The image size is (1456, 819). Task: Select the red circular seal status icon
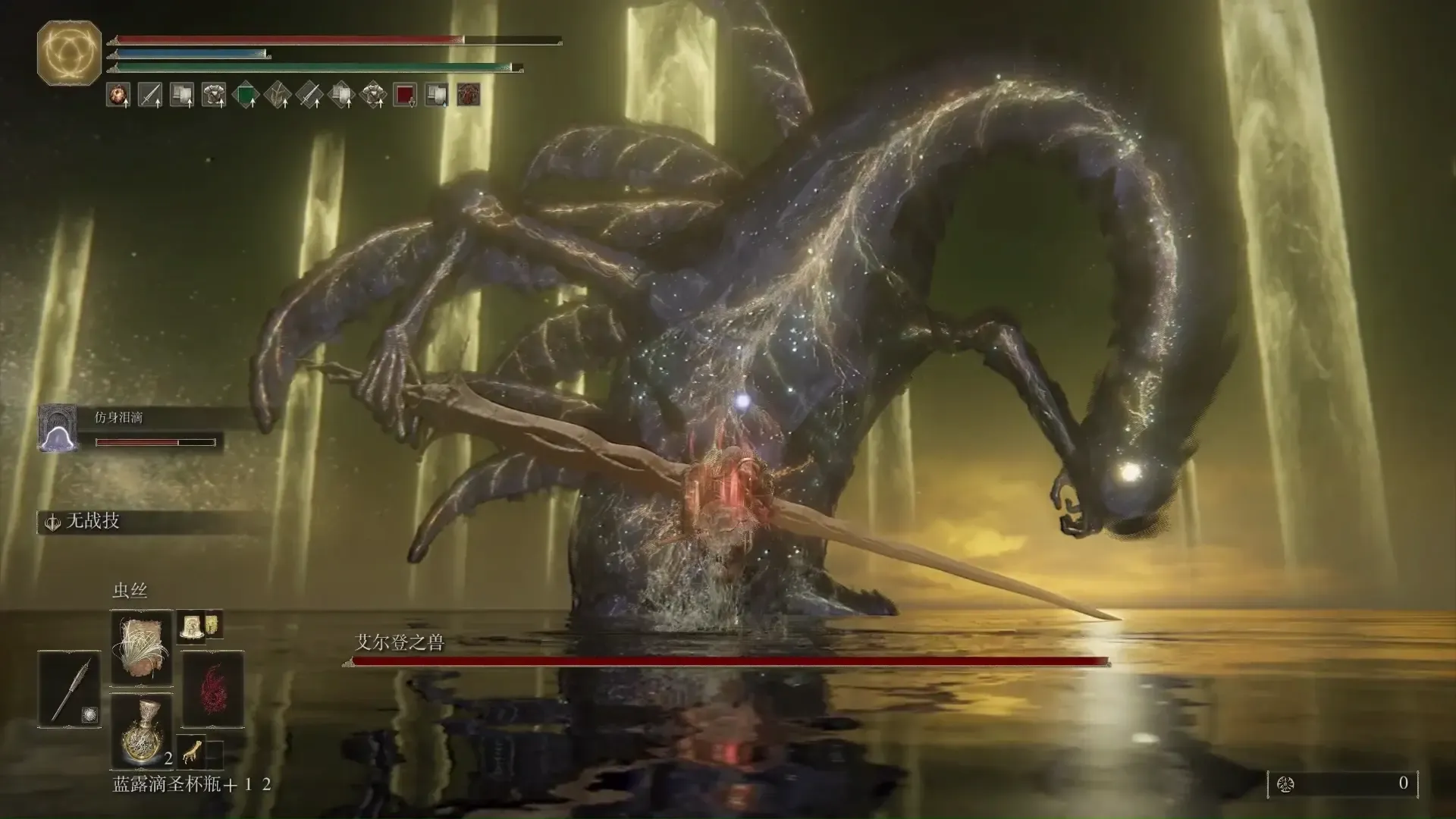click(x=468, y=95)
